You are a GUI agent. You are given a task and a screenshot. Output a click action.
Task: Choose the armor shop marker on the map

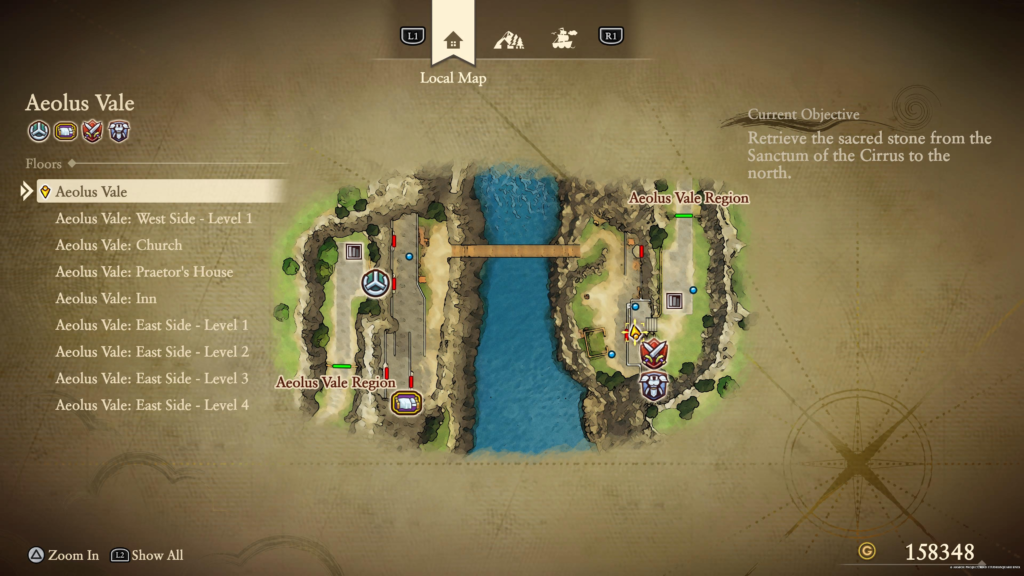[x=653, y=384]
